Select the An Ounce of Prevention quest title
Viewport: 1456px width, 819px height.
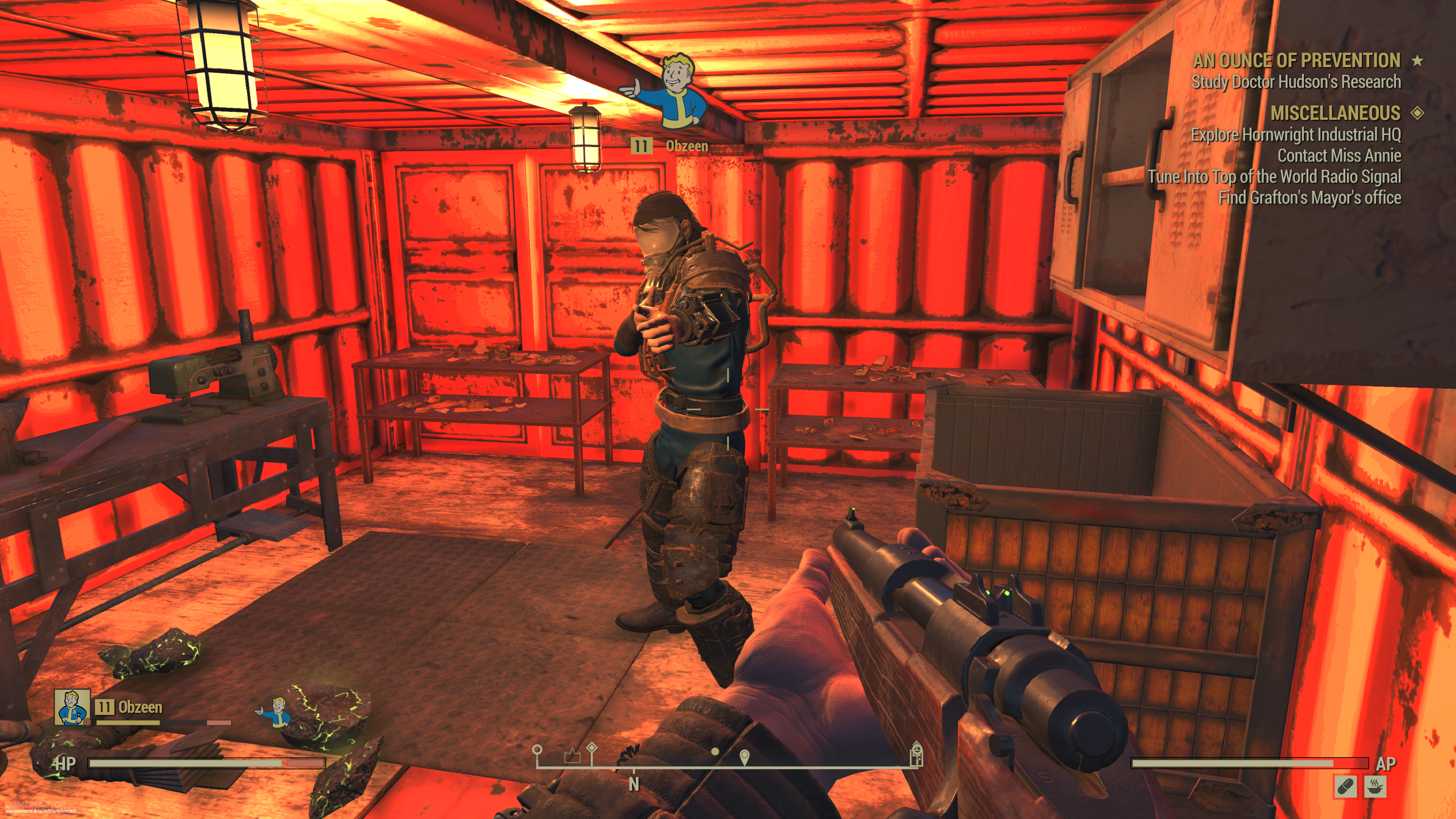pyautogui.click(x=1296, y=60)
